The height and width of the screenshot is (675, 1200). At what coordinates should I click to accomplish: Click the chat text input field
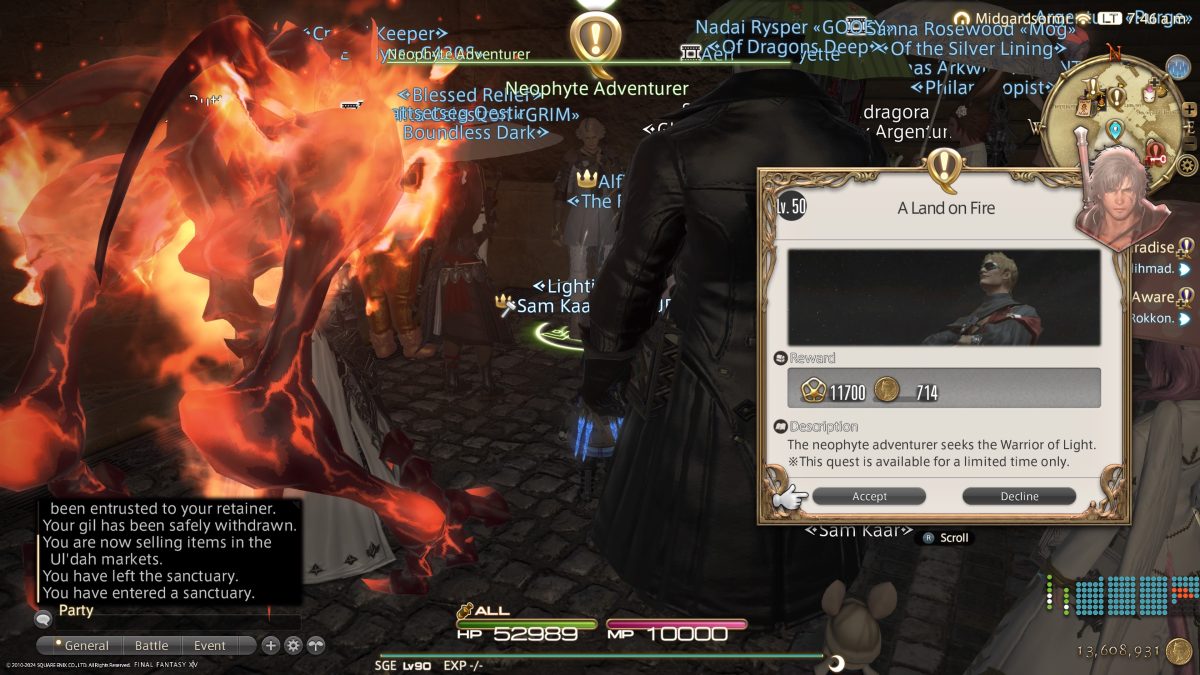175,622
